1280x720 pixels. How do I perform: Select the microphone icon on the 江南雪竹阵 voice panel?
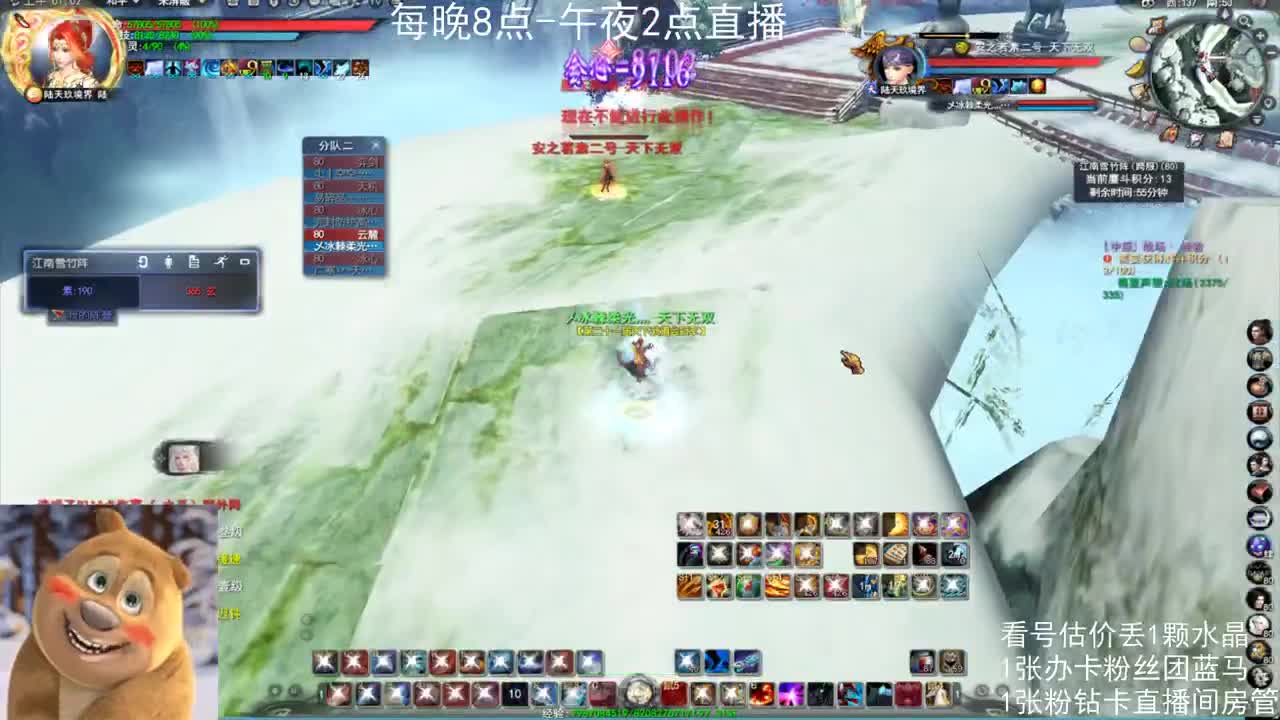[x=169, y=262]
